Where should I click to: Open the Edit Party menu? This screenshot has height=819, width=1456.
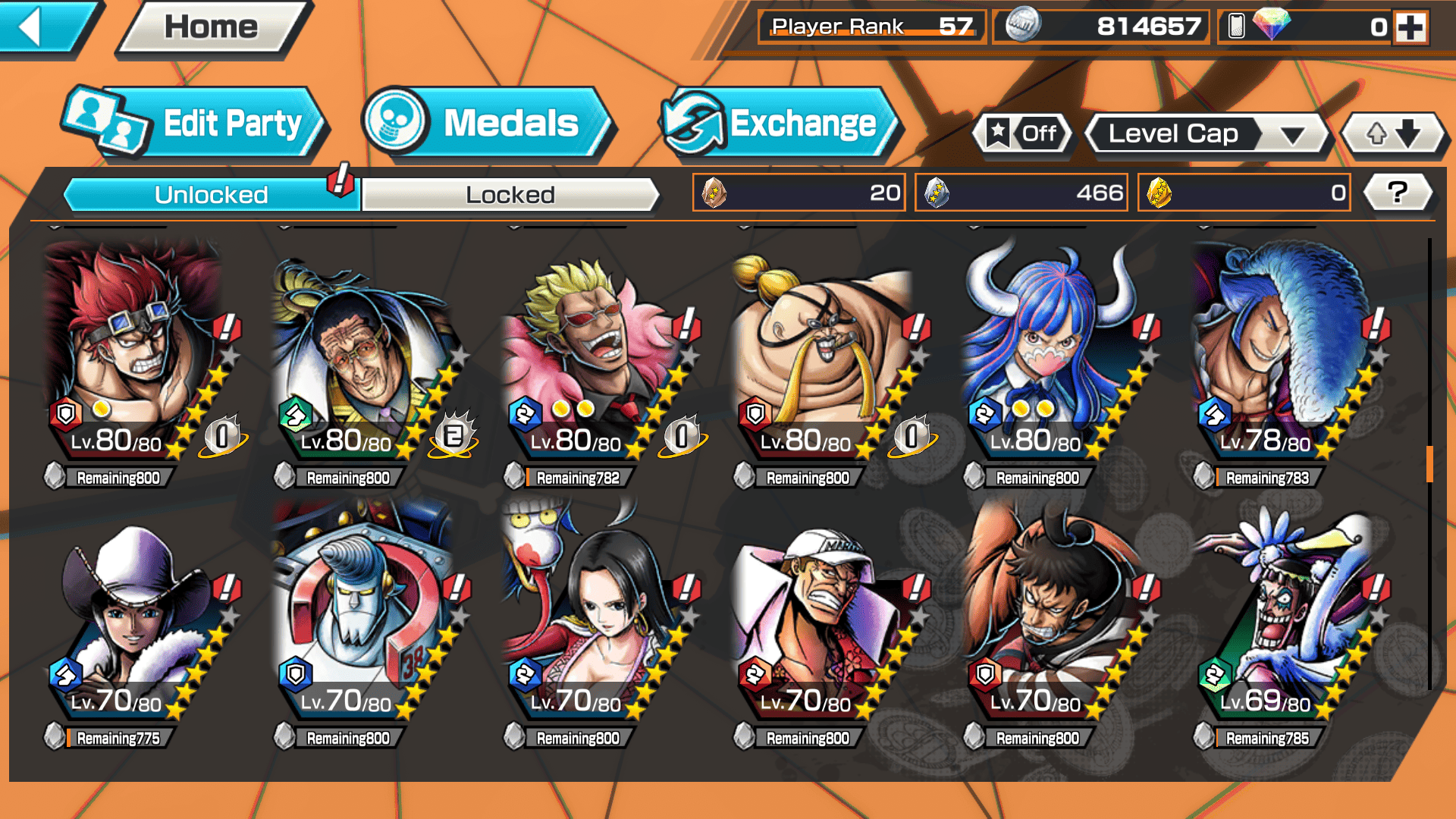(196, 124)
